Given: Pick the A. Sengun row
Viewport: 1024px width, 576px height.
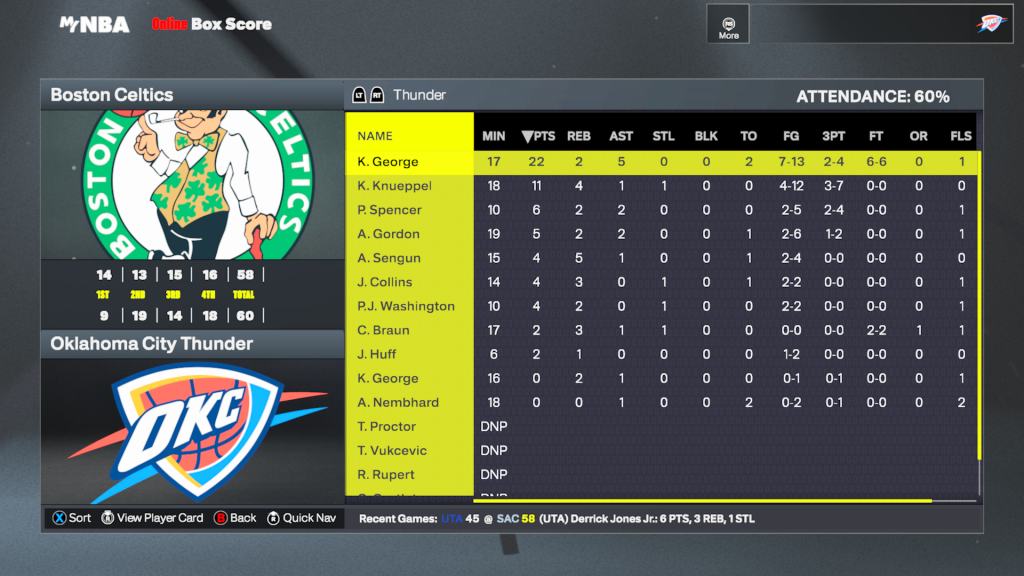Looking at the screenshot, I should pyautogui.click(x=389, y=258).
